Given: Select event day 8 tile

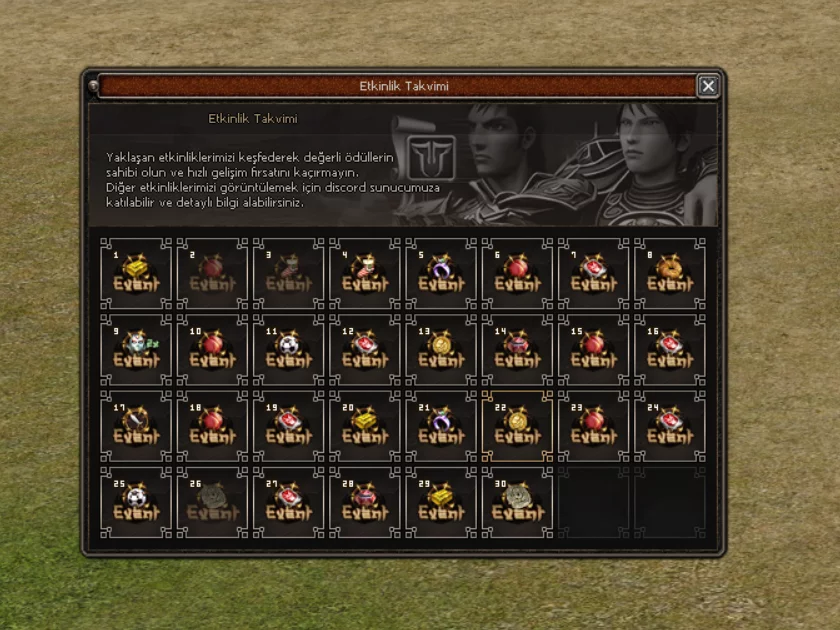Looking at the screenshot, I should (670, 273).
